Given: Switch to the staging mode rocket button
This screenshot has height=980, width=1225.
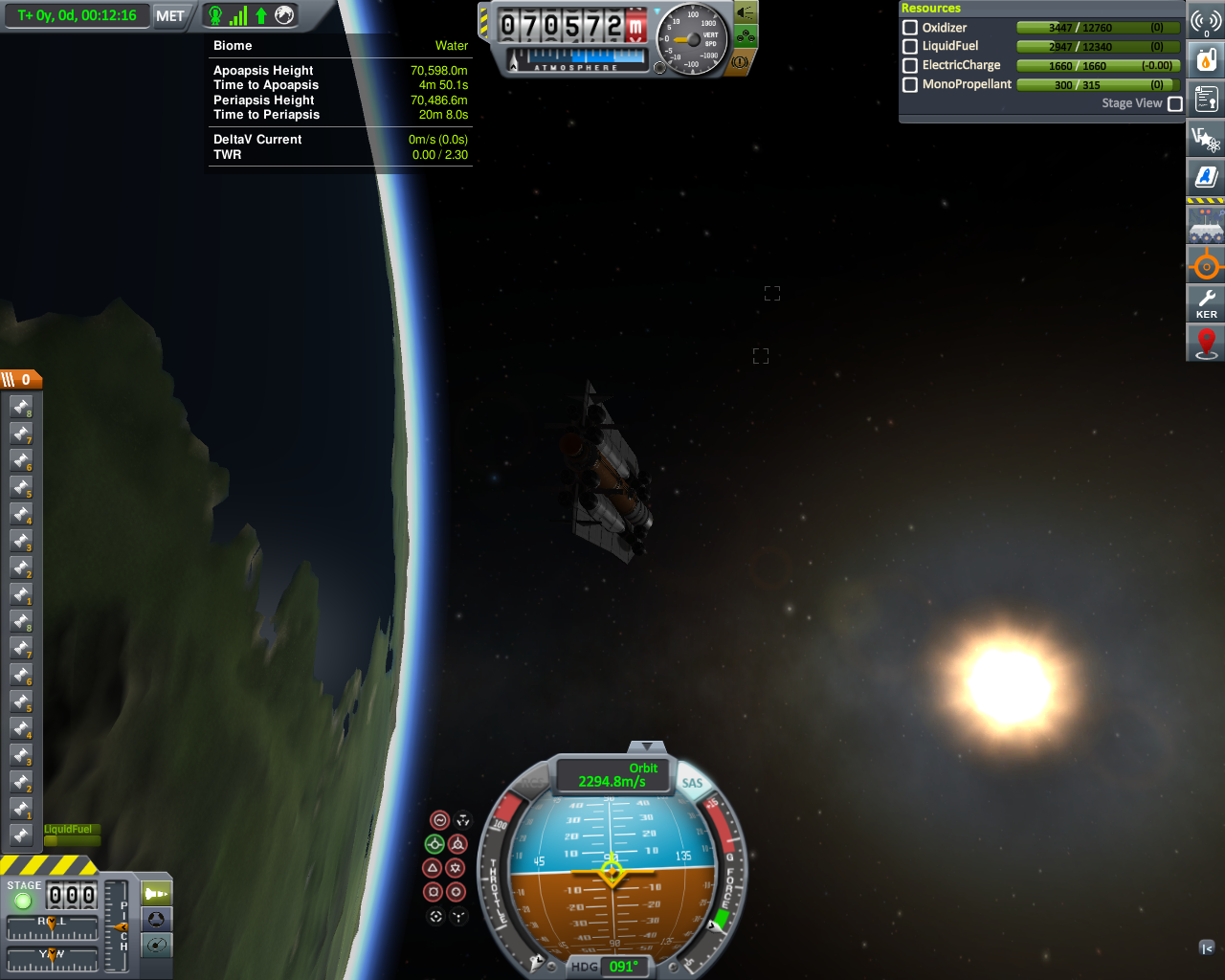Looking at the screenshot, I should (x=156, y=894).
